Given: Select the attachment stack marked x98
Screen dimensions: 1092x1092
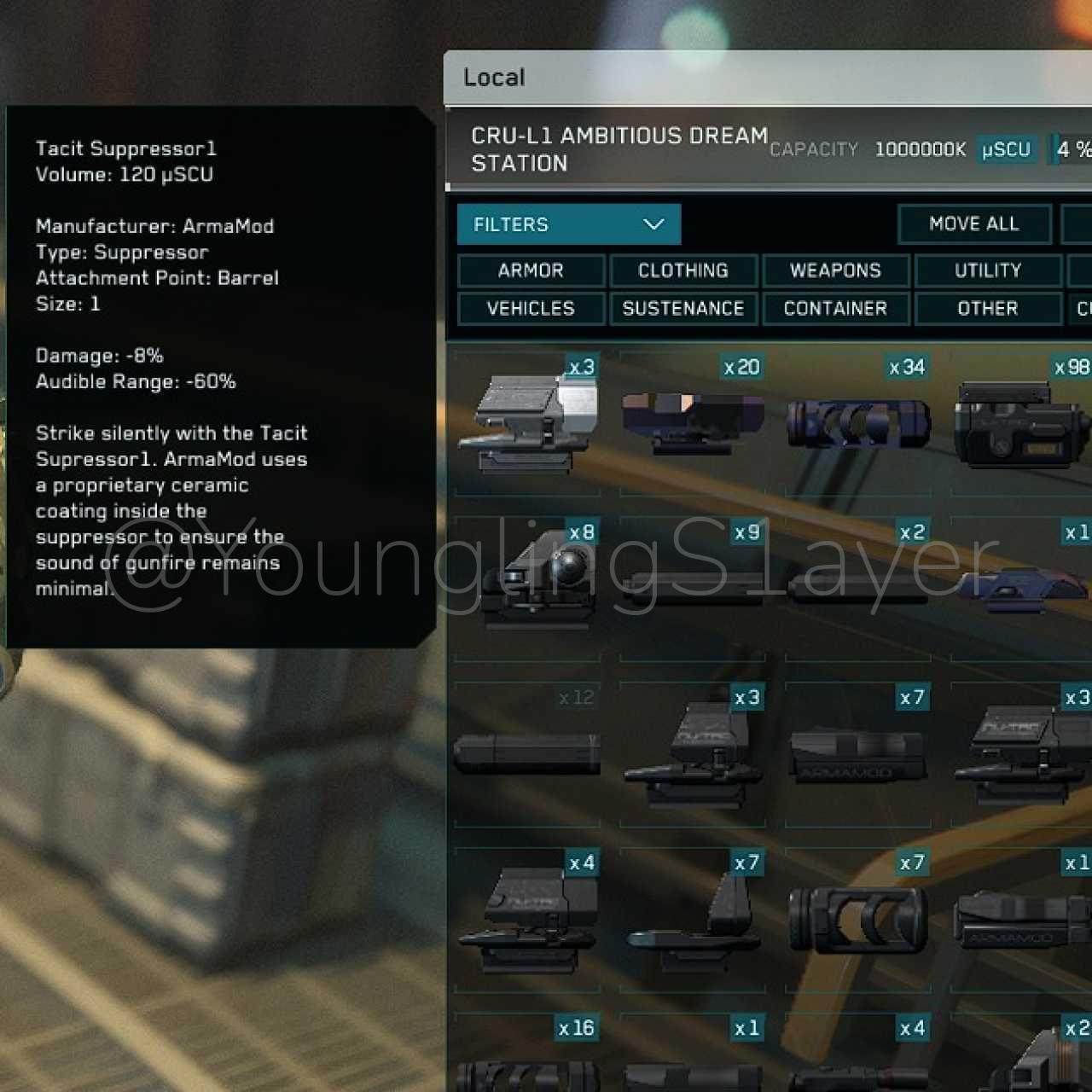Looking at the screenshot, I should pyautogui.click(x=1020, y=422).
